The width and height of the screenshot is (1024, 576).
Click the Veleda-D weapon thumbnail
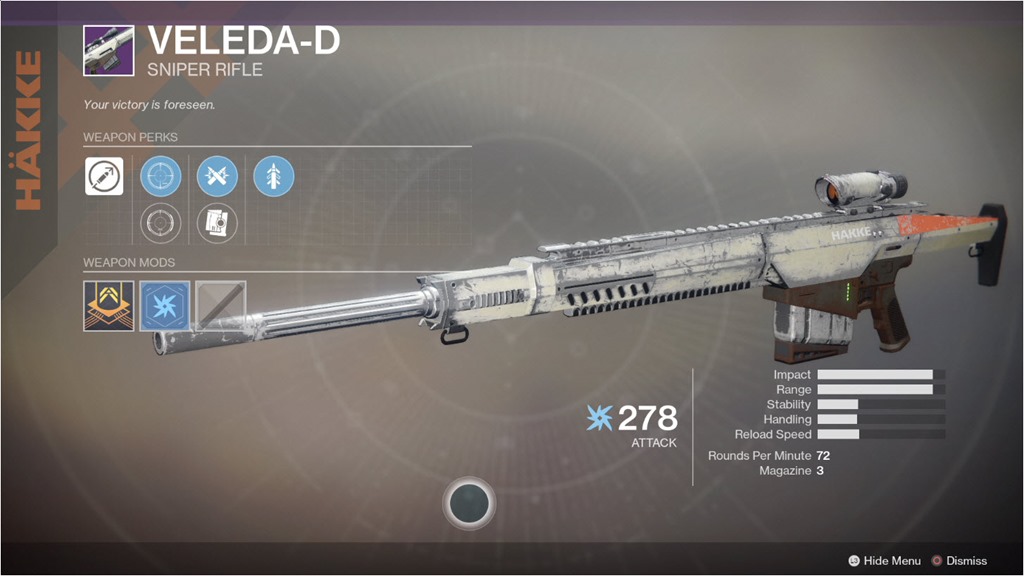pyautogui.click(x=108, y=50)
